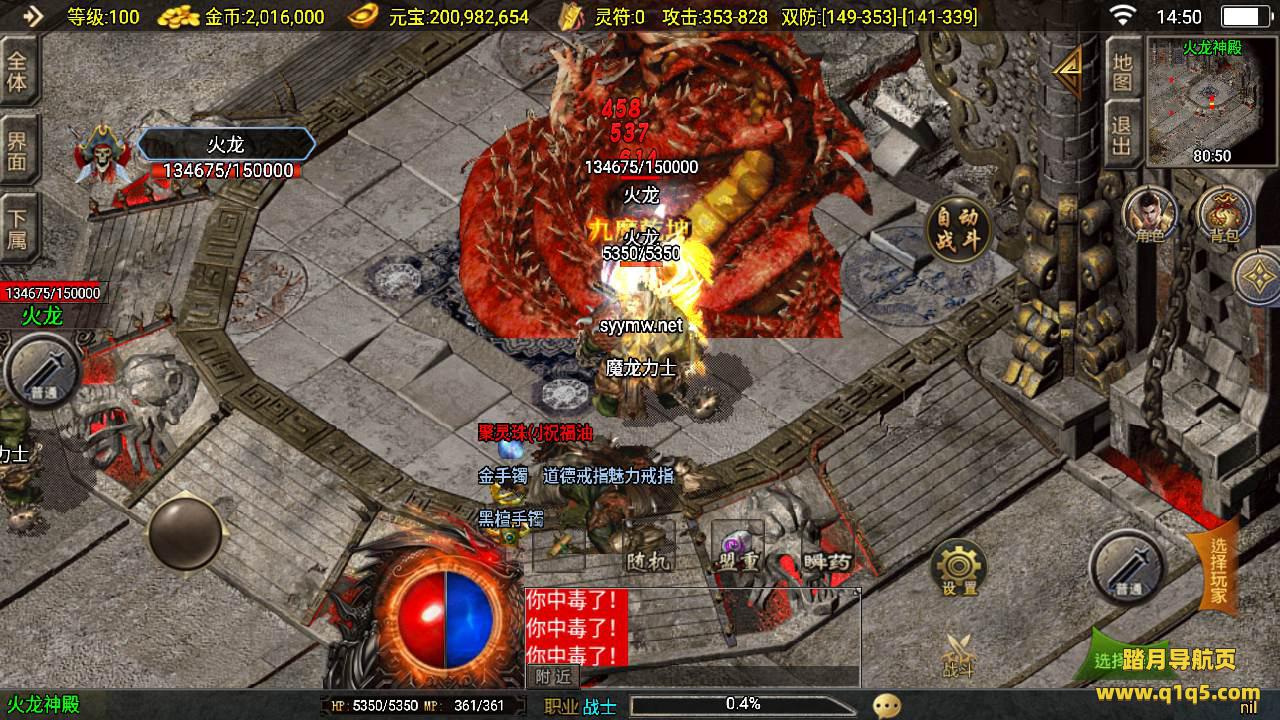The image size is (1280, 720).
Task: Switch to the 界面 tab
Action: [18, 149]
